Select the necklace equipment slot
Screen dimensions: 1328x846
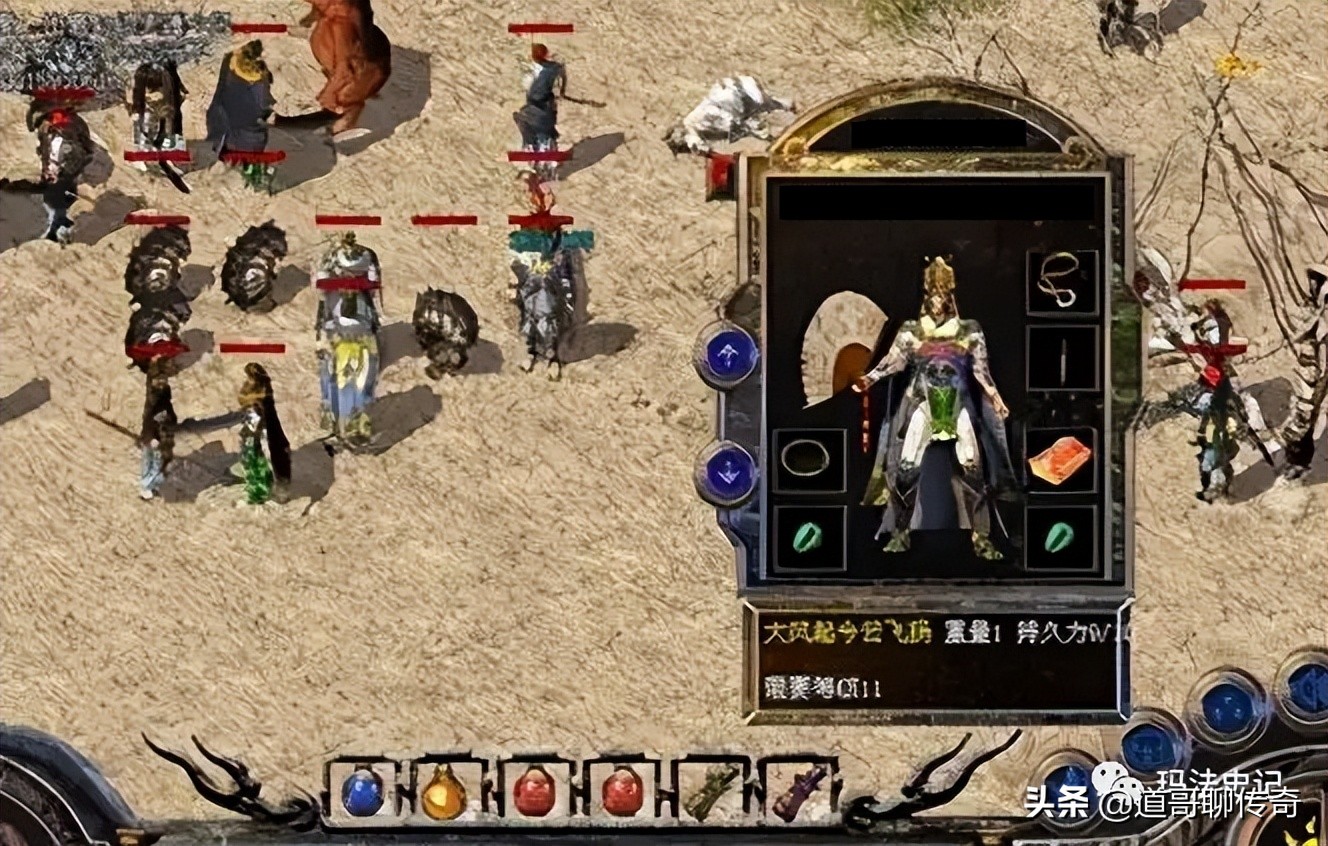(x=1061, y=282)
